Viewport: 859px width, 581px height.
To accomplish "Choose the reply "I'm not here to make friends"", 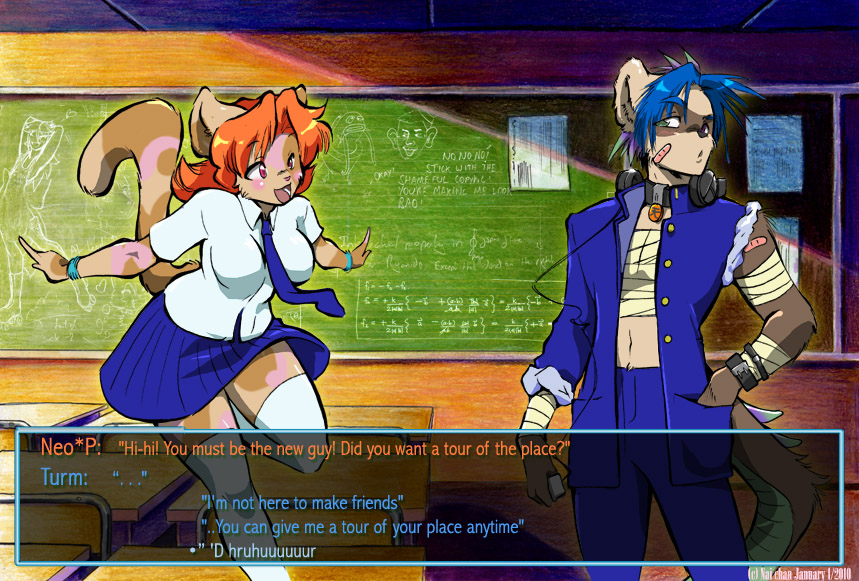I will pyautogui.click(x=302, y=502).
